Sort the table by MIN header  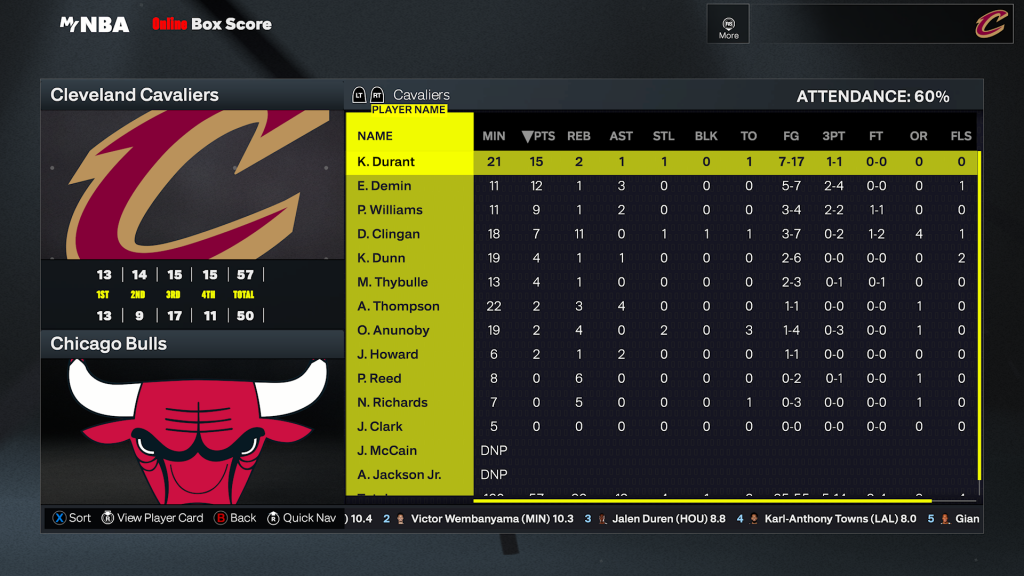494,136
